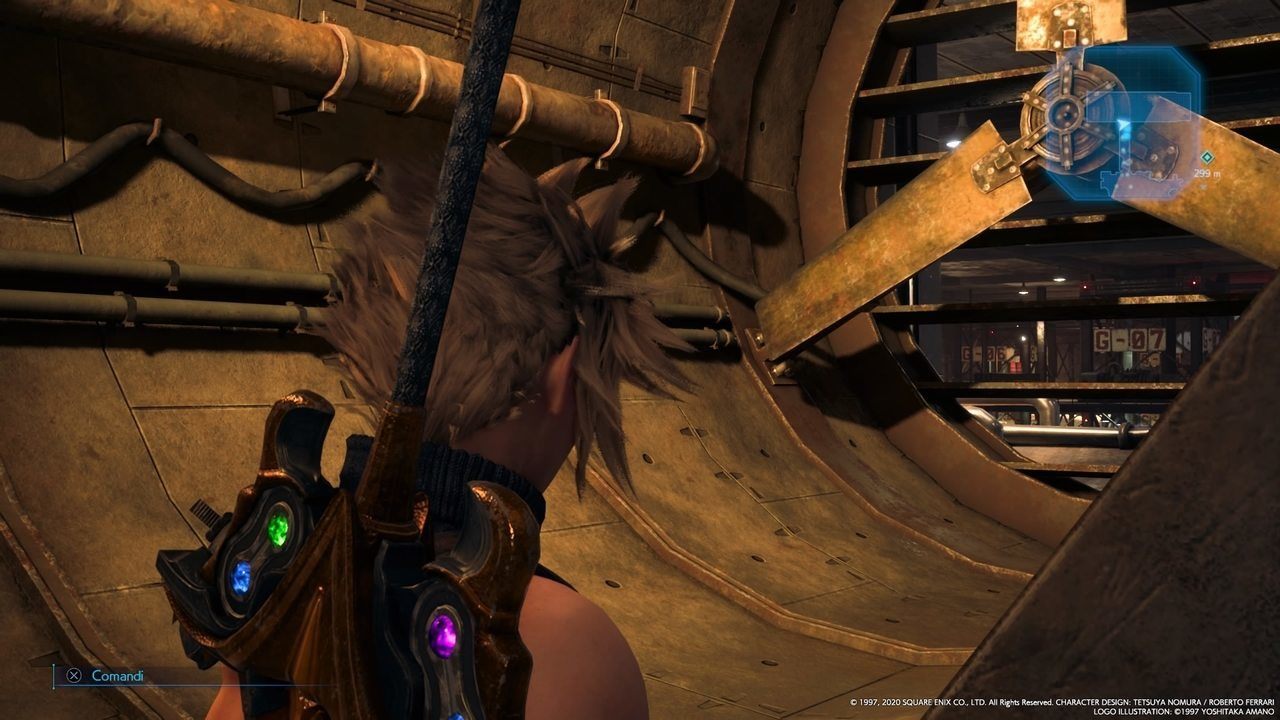Click the X button symbol beside Comandi

pos(74,677)
